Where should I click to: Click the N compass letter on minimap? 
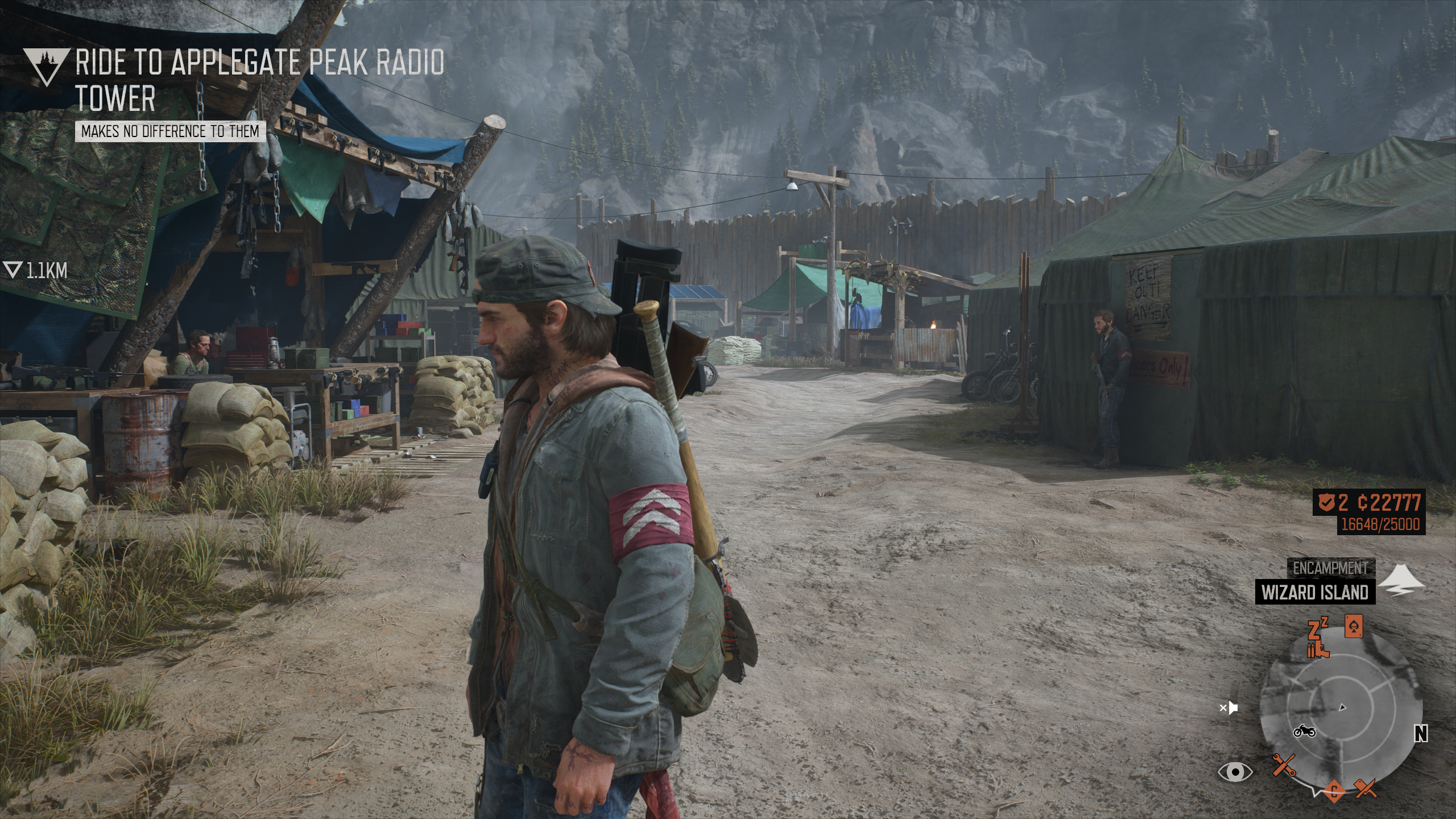click(1421, 734)
